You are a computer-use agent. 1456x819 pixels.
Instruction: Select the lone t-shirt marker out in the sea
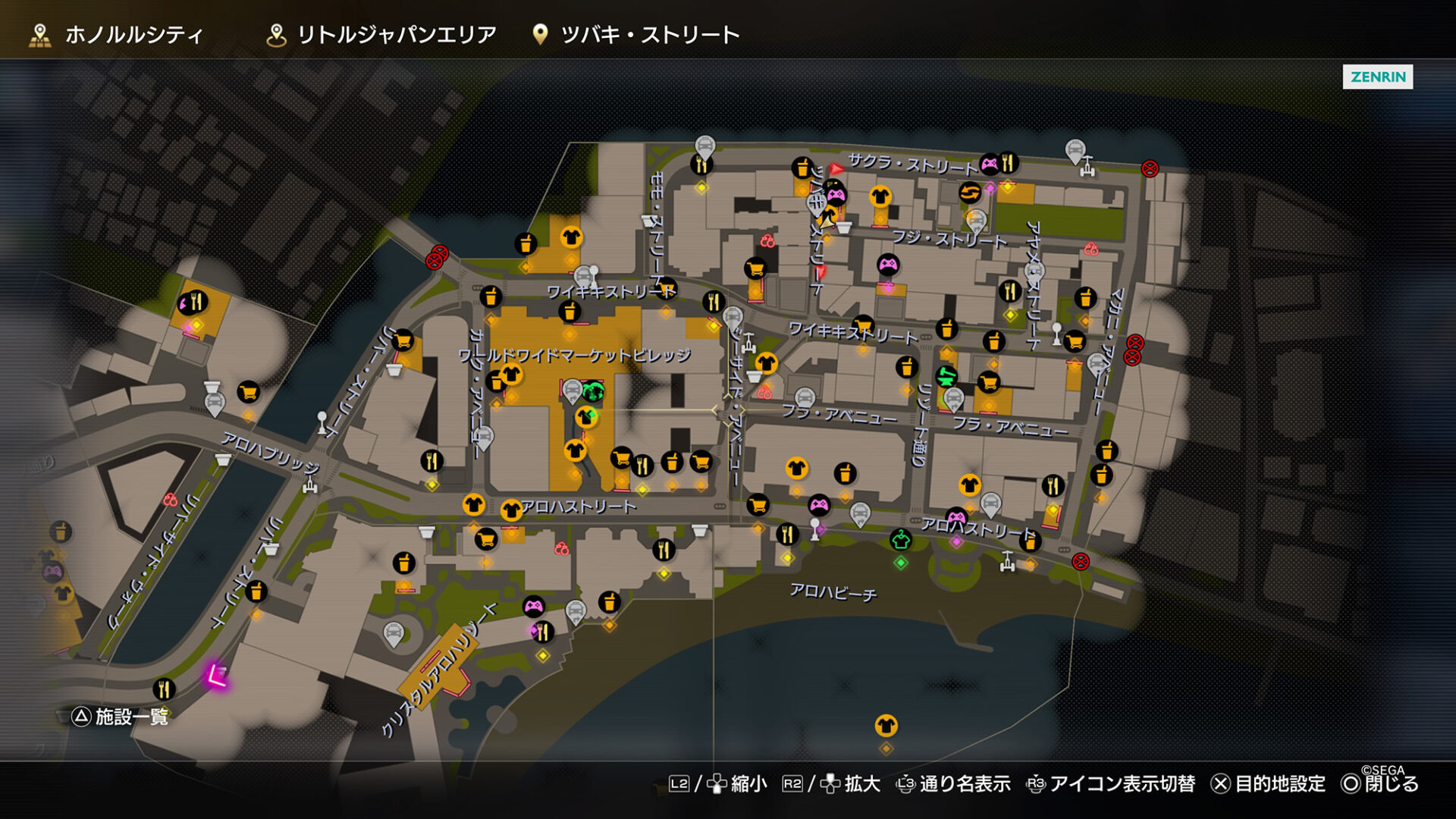coord(886,726)
